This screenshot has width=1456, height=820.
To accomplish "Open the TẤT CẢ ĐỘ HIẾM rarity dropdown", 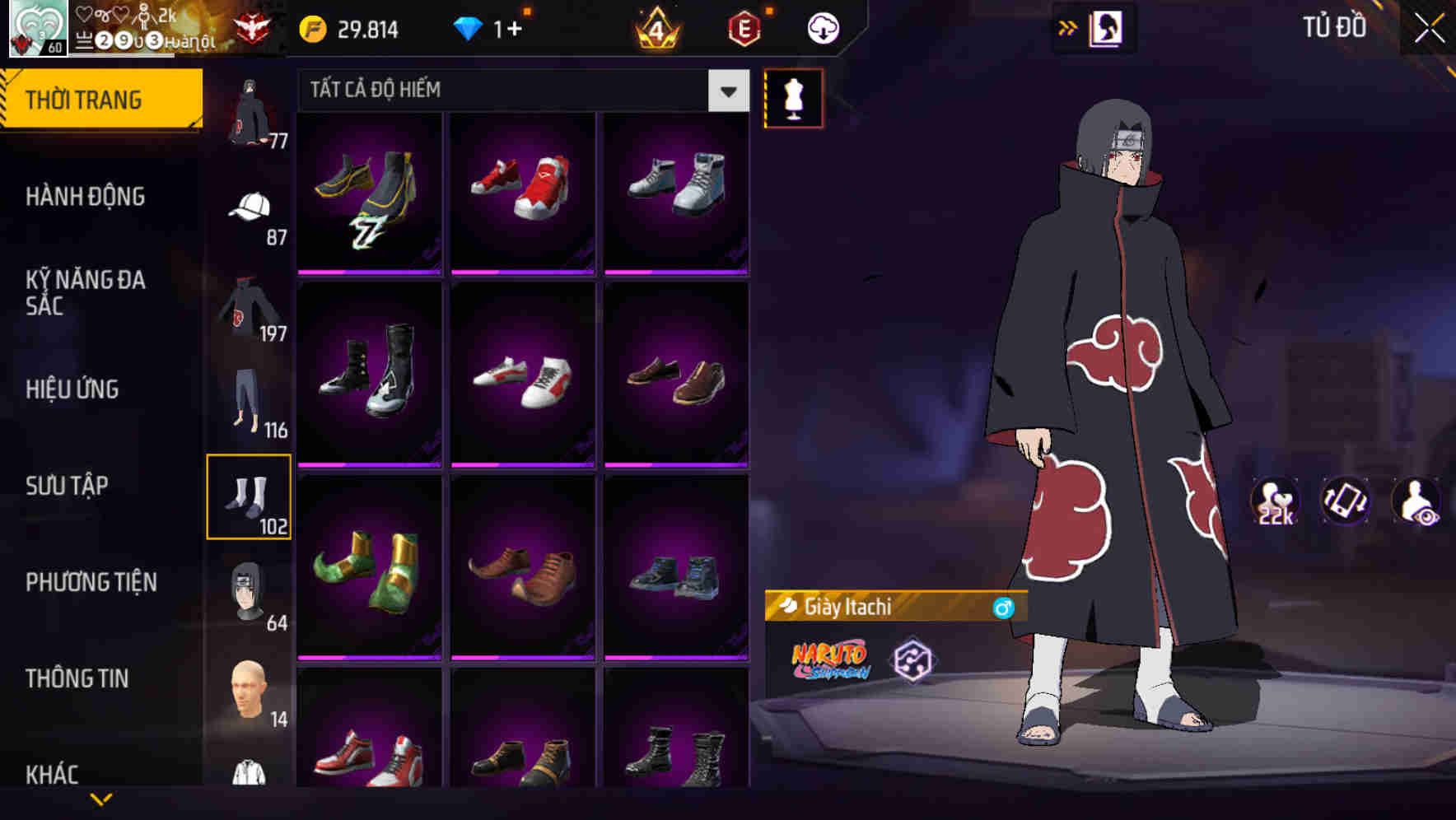I will pos(519,91).
